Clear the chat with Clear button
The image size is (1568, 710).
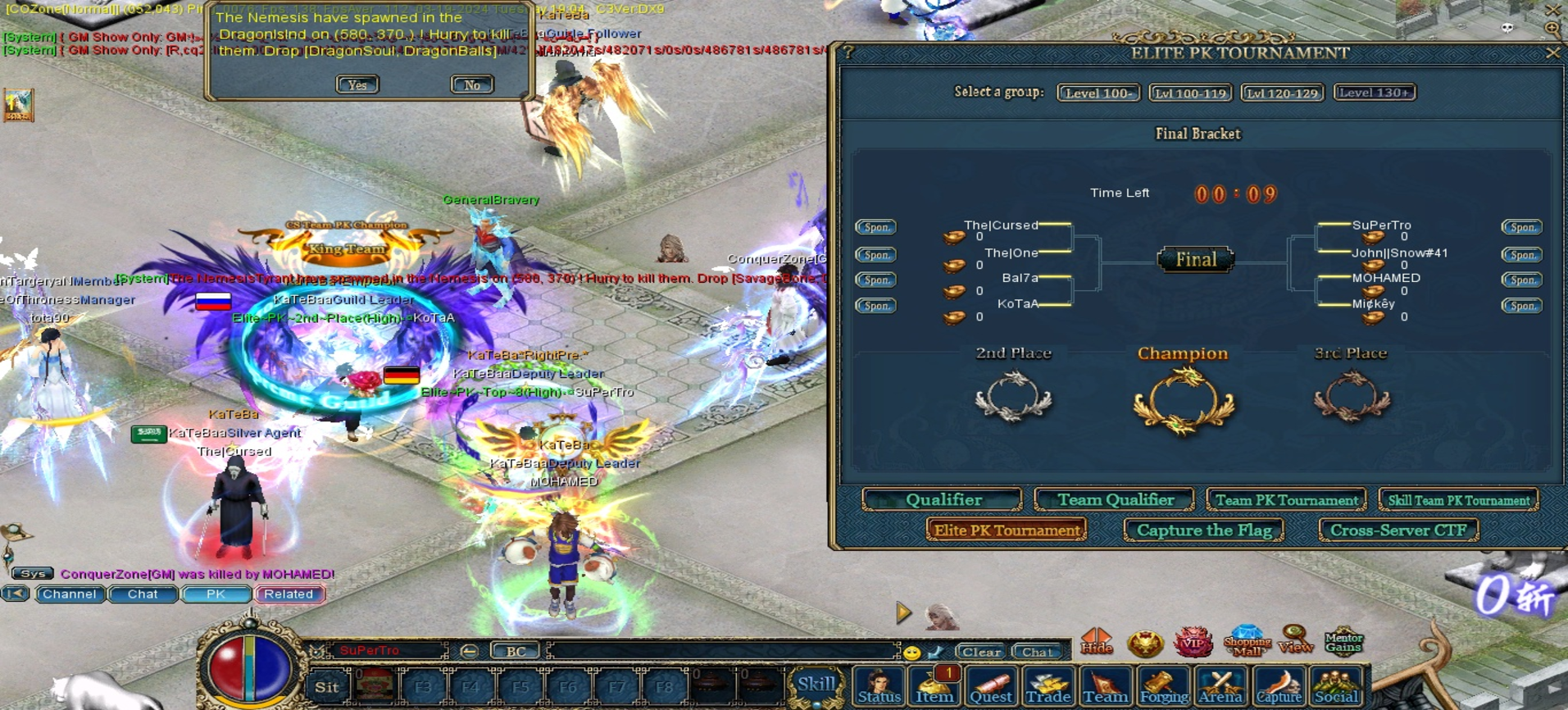pyautogui.click(x=980, y=652)
